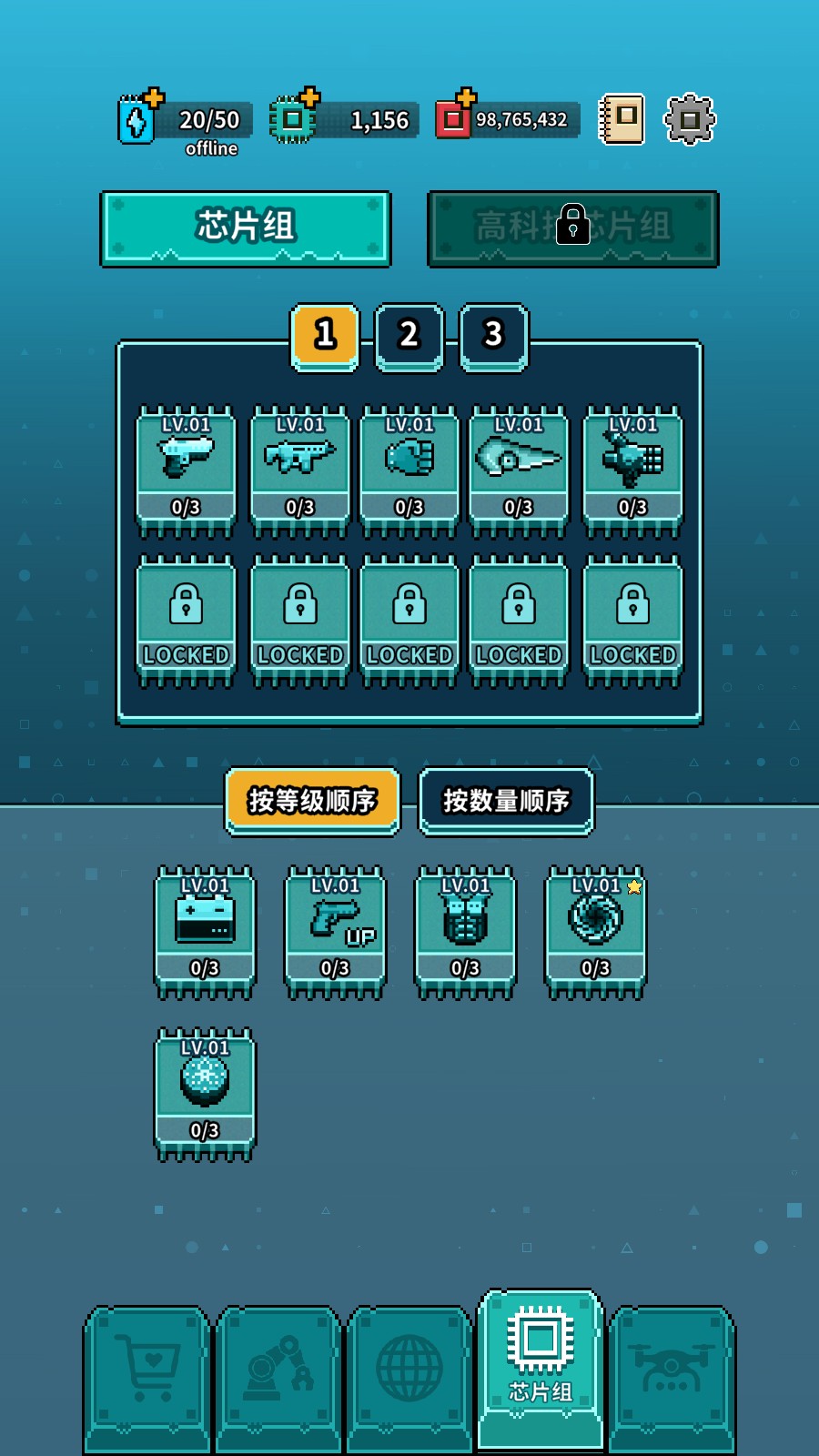
Task: Select the assault rifle chip slot
Action: click(299, 470)
